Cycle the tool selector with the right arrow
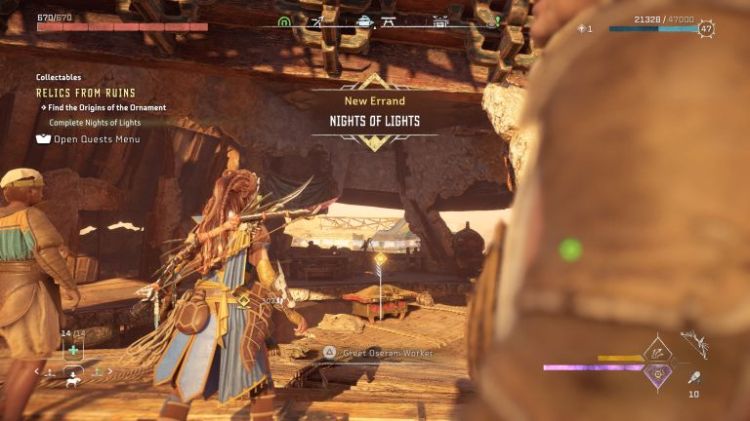The image size is (750, 421). (x=110, y=372)
